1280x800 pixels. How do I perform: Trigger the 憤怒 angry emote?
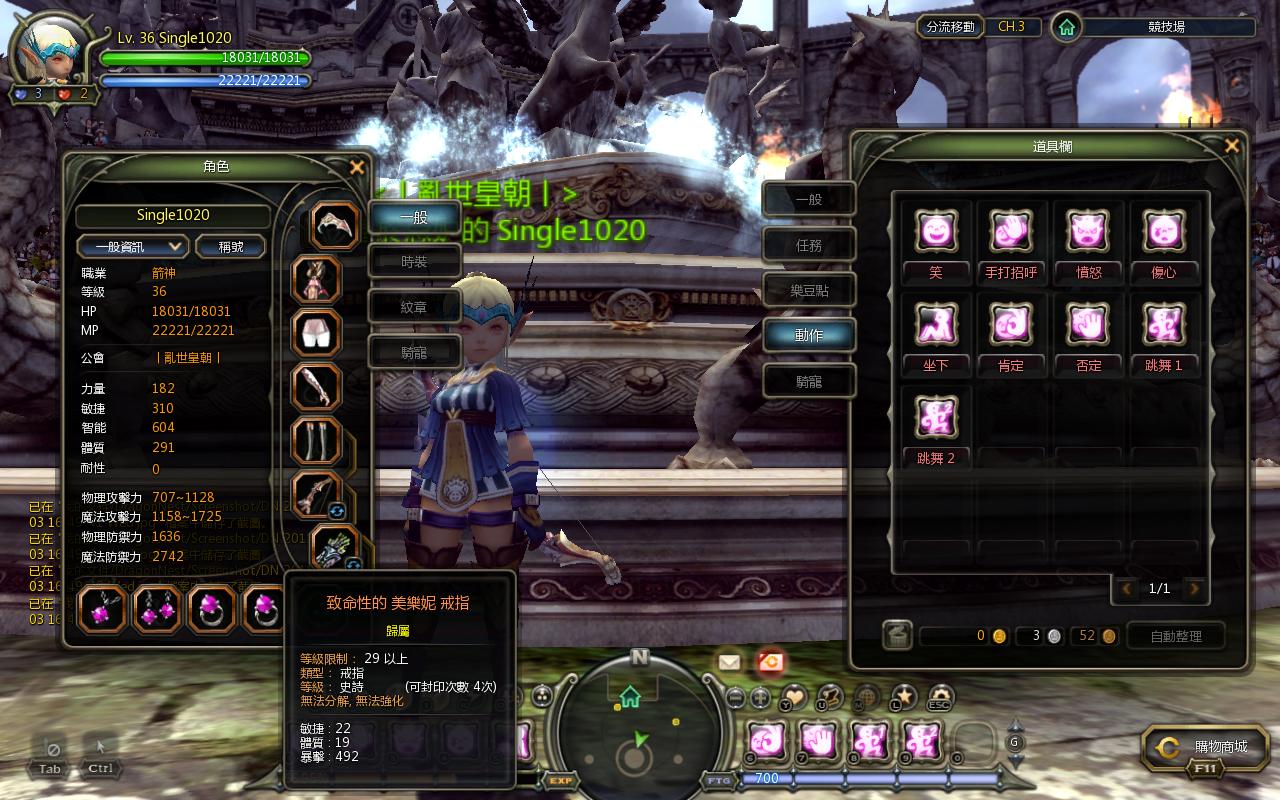1088,232
